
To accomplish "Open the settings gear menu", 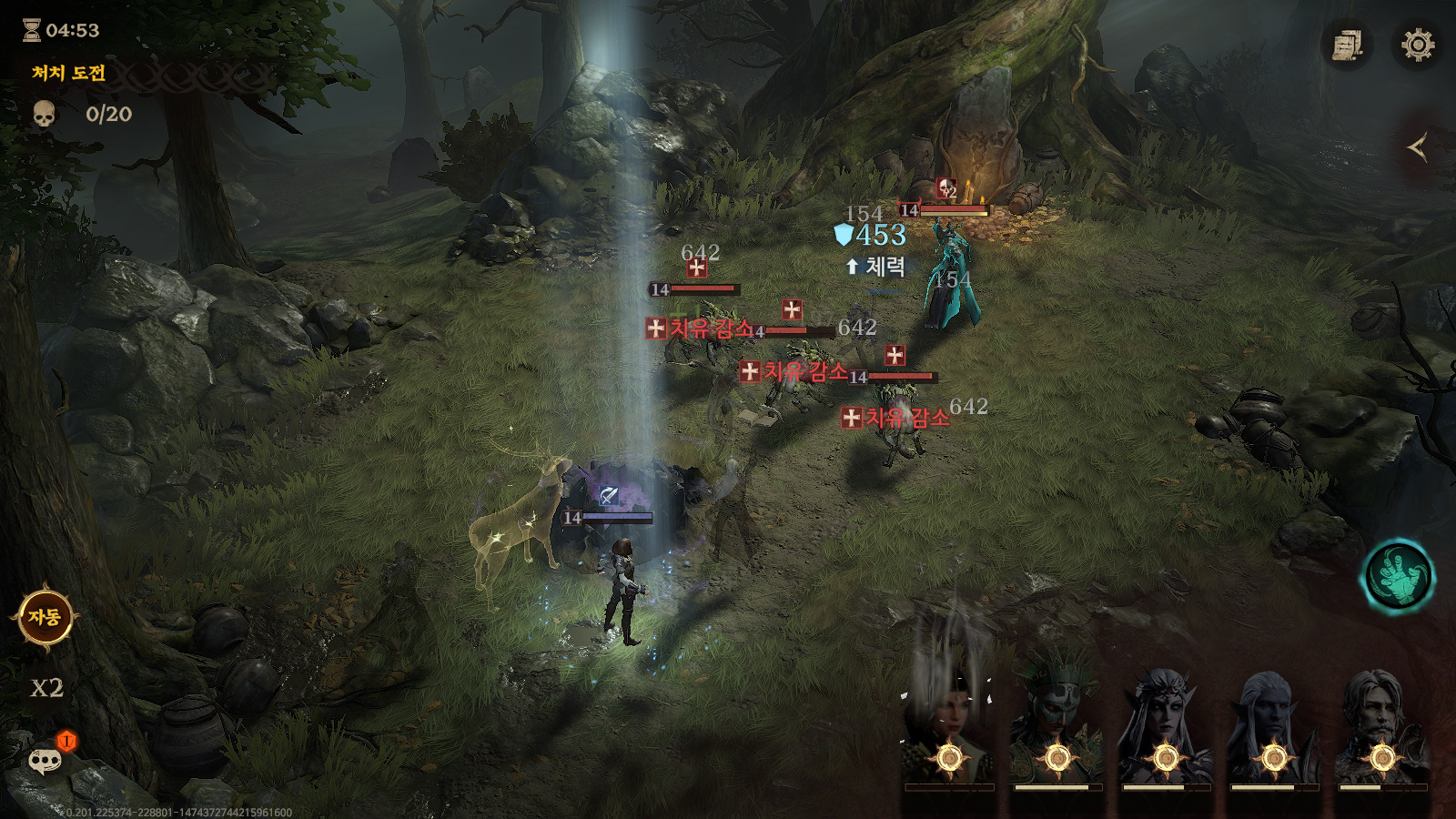I will tap(1417, 45).
